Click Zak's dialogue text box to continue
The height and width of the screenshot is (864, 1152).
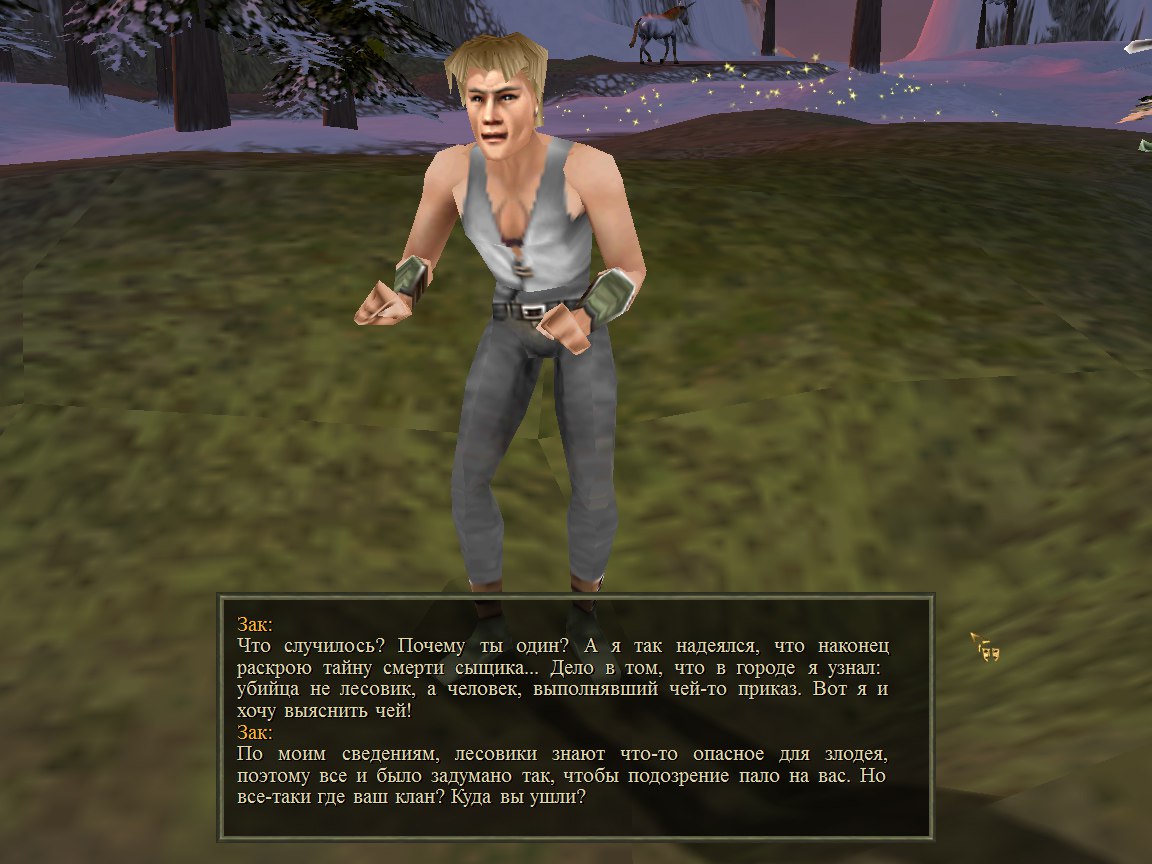(575, 716)
